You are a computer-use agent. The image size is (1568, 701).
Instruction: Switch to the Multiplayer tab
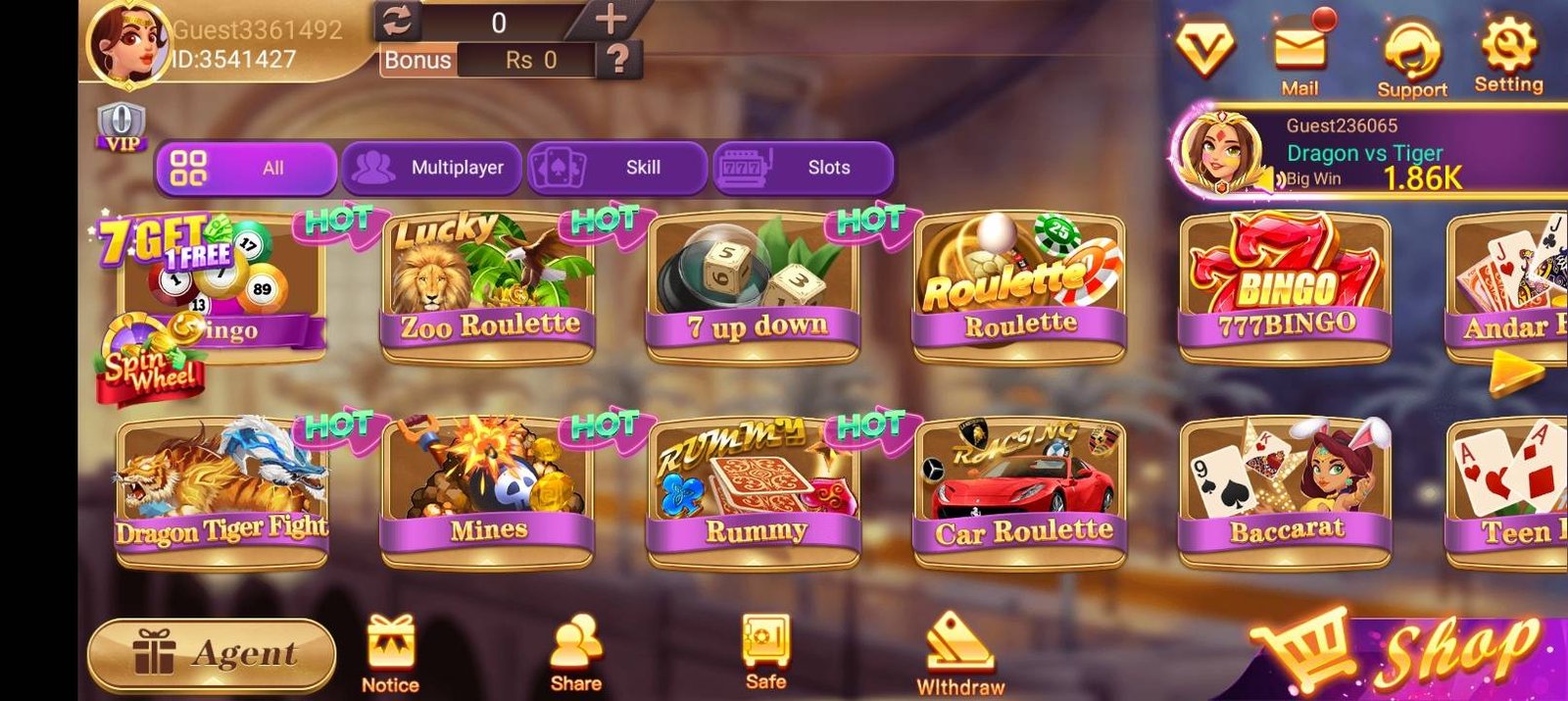[x=433, y=168]
